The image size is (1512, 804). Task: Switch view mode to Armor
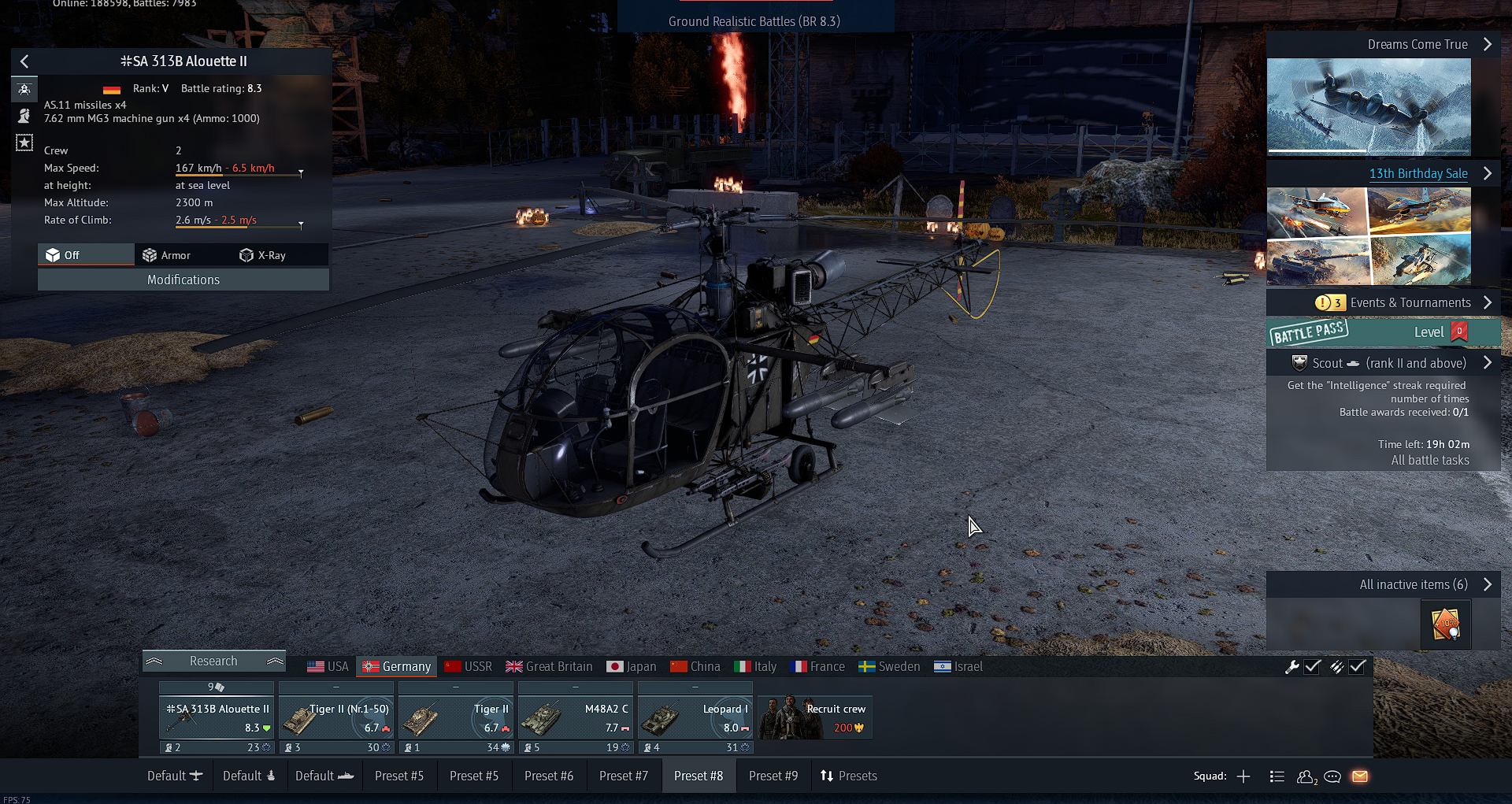coord(166,255)
